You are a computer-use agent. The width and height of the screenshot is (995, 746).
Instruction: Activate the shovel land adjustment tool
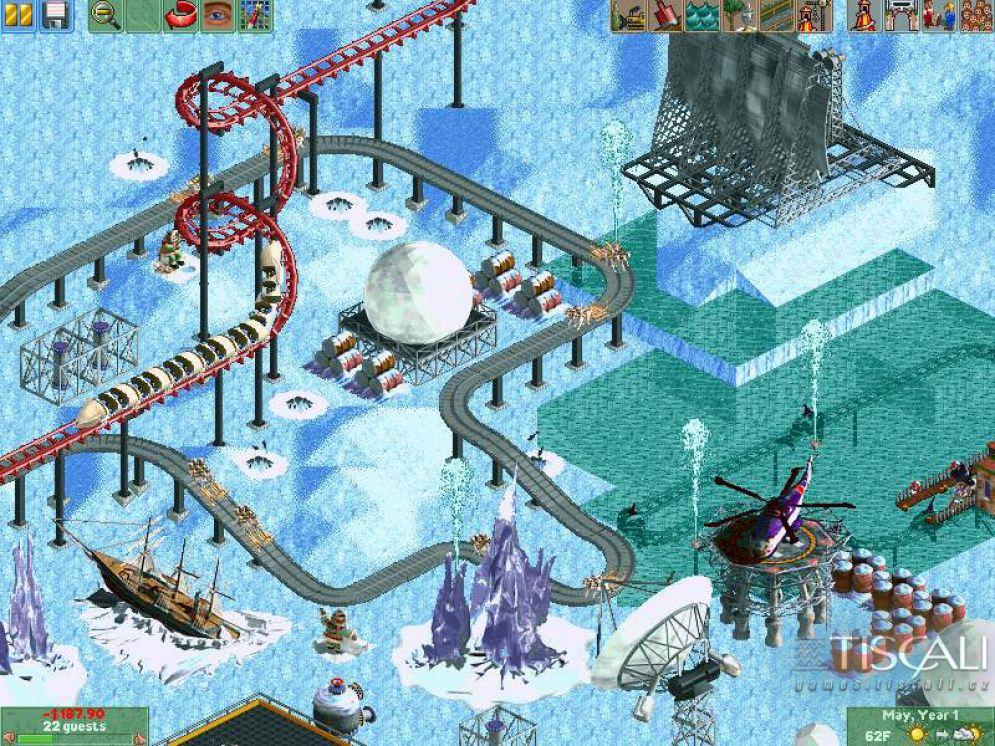click(666, 16)
